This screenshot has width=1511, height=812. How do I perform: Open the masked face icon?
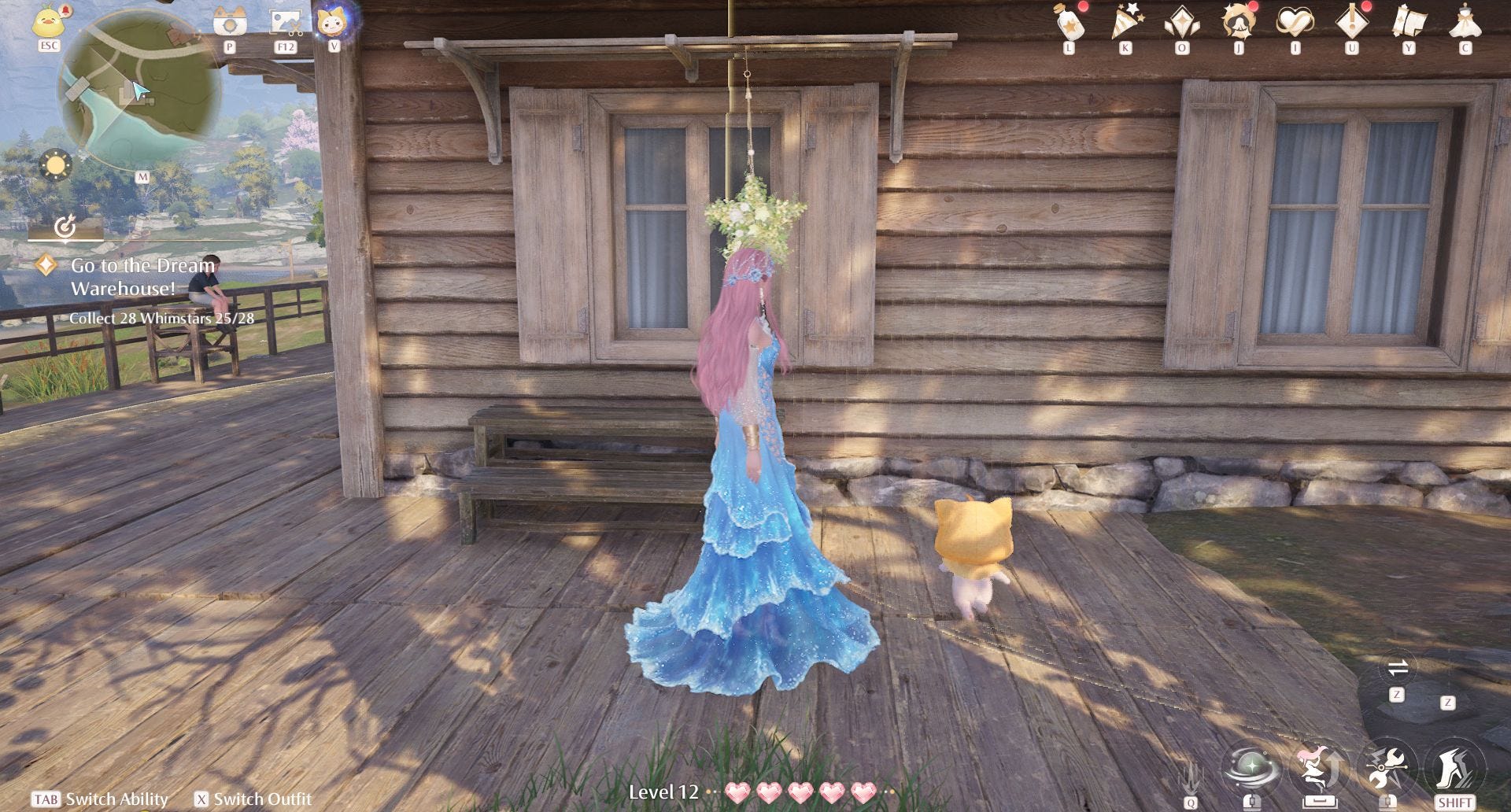click(1239, 22)
